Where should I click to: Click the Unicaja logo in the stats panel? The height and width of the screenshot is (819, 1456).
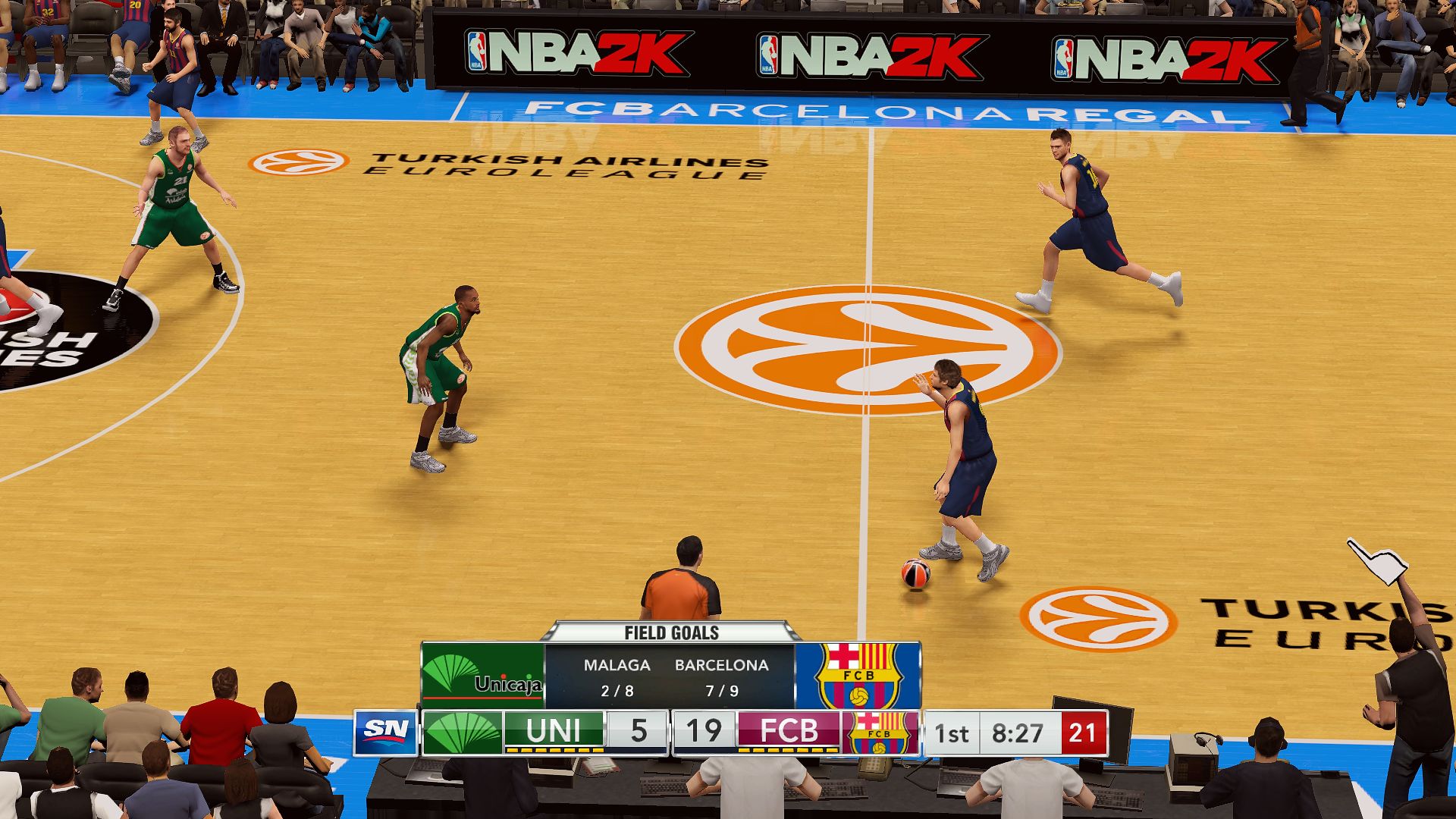tap(483, 675)
